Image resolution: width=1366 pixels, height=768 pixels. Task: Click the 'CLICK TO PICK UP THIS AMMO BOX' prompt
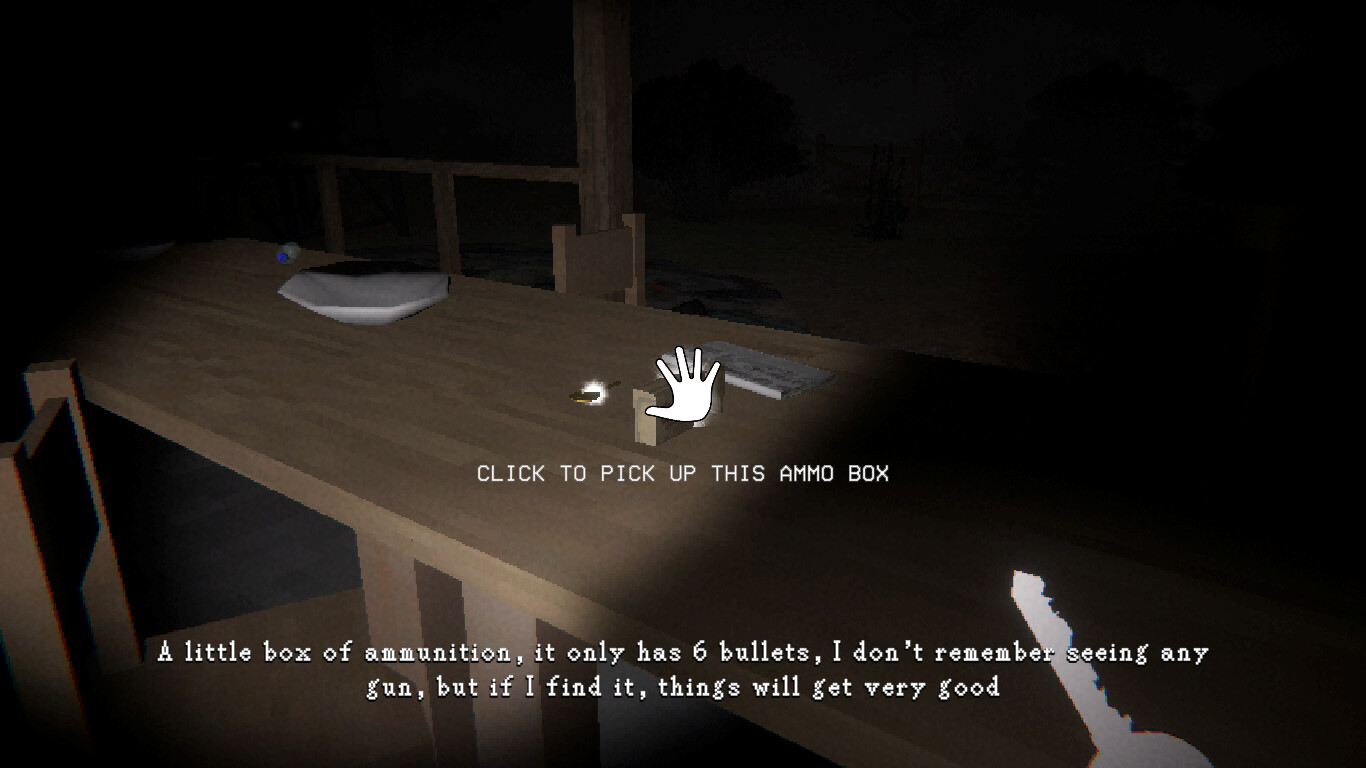(x=683, y=474)
